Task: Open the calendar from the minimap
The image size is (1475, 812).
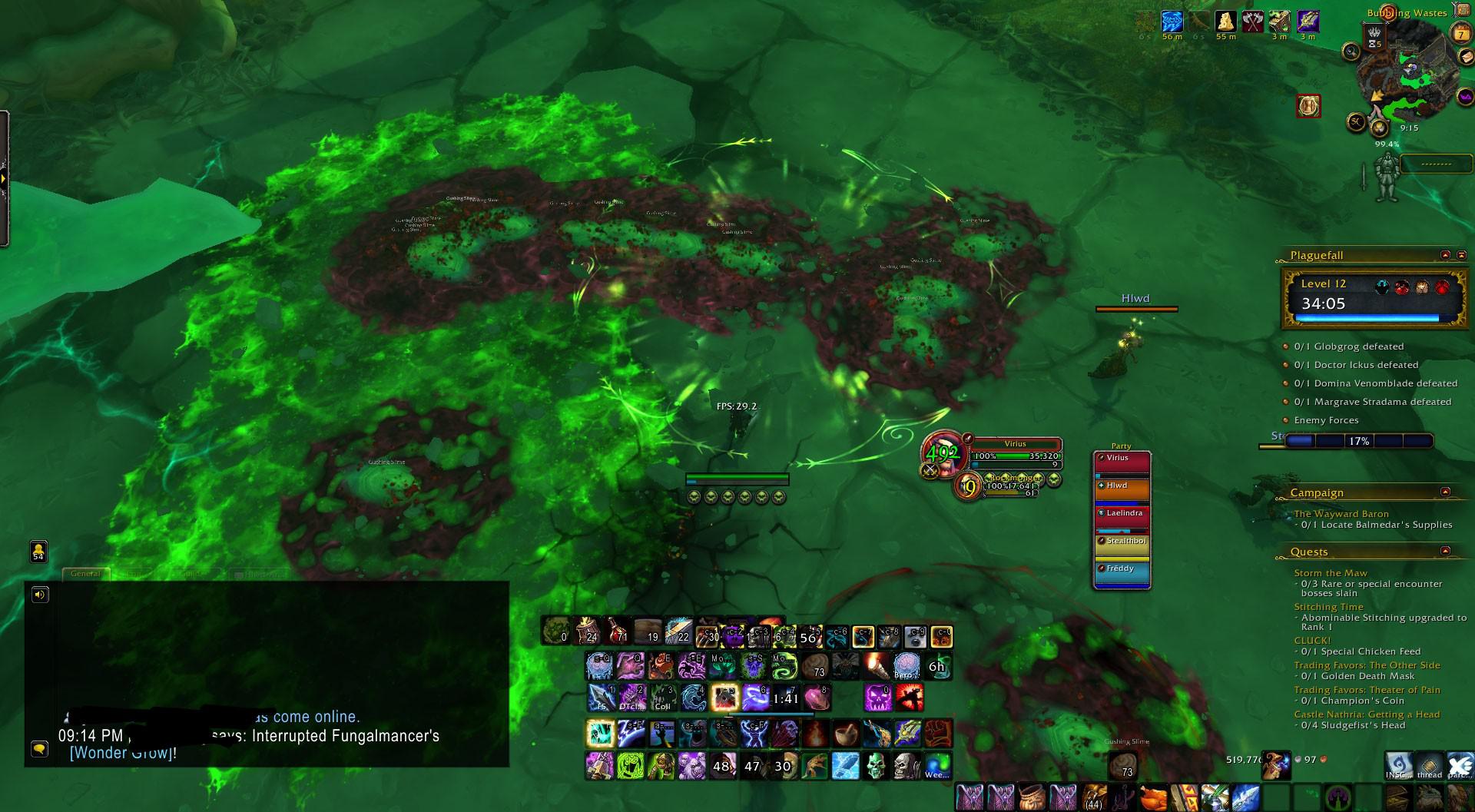Action: pyautogui.click(x=1460, y=32)
